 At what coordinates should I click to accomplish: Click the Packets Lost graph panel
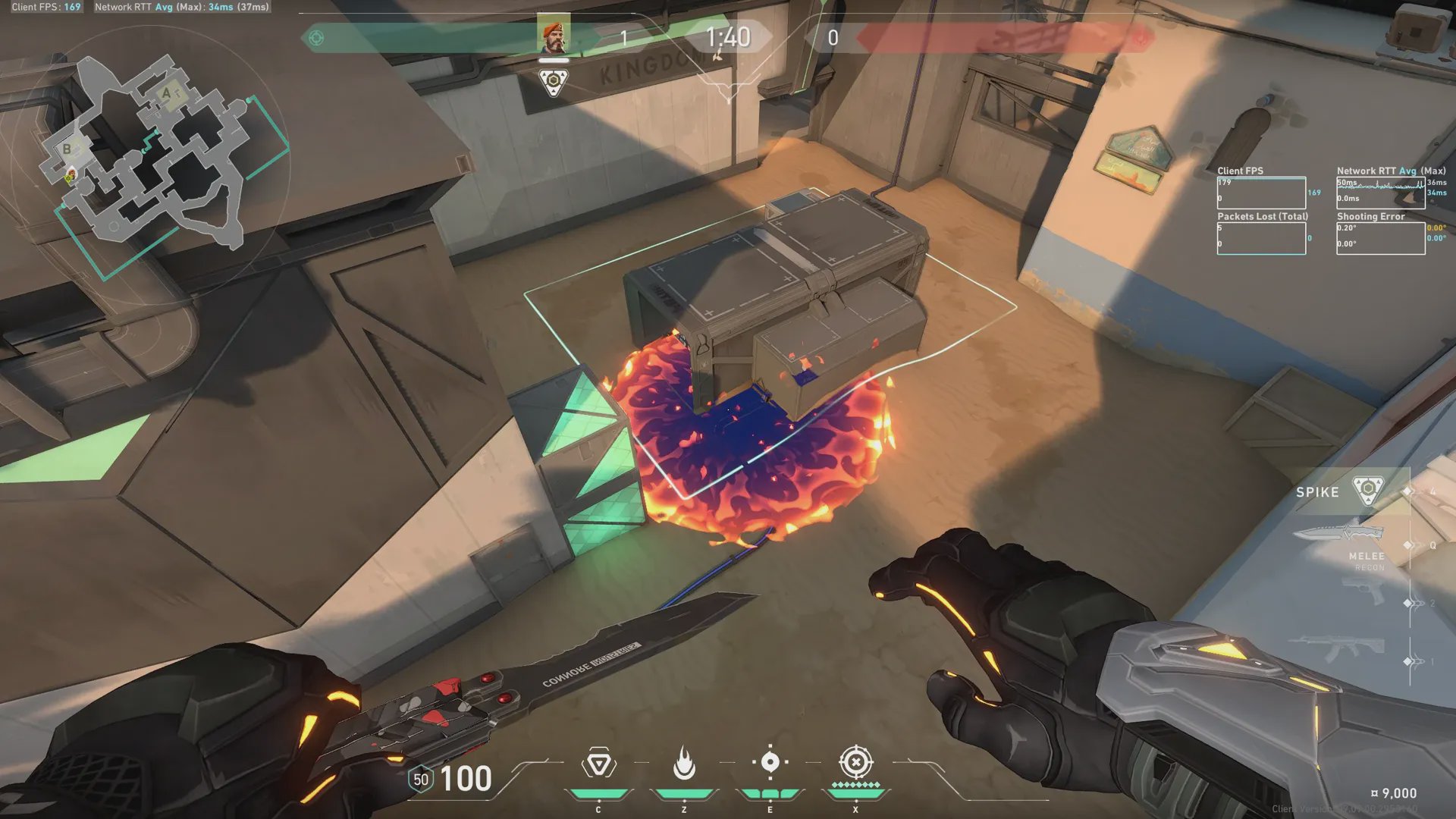point(1261,239)
